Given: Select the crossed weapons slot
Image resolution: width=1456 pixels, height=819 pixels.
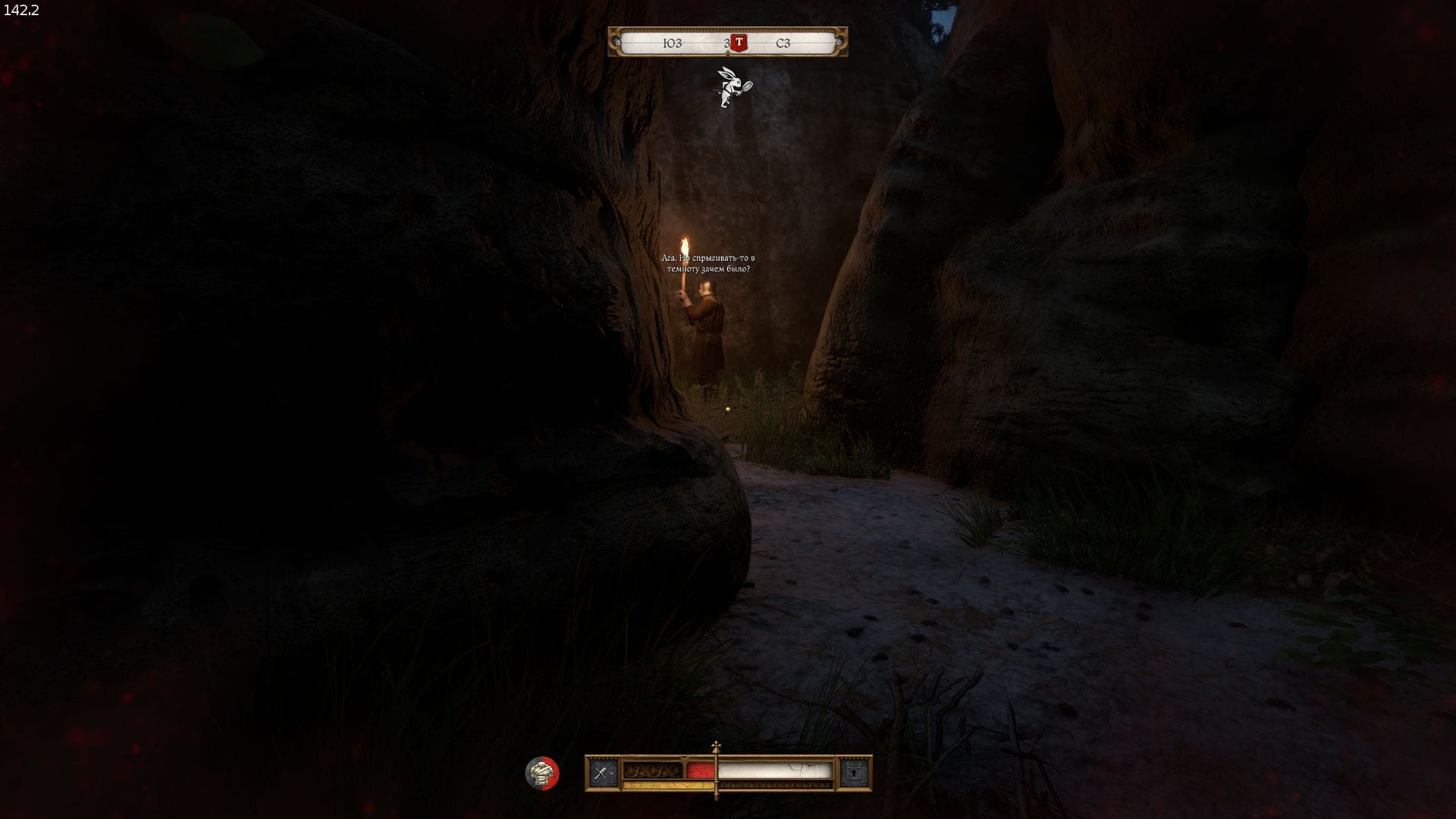Looking at the screenshot, I should click(x=603, y=773).
